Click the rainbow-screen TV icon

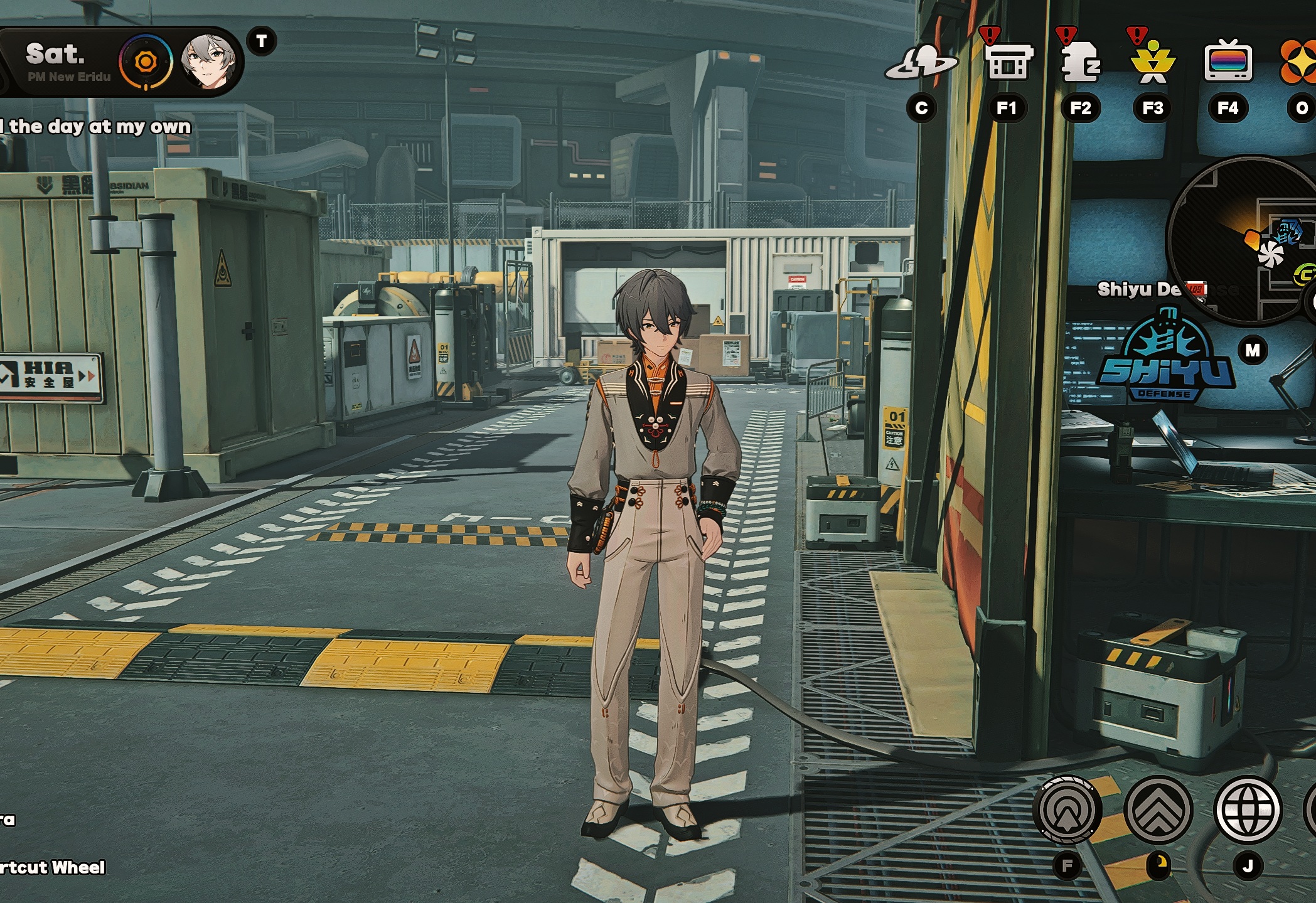click(1228, 61)
